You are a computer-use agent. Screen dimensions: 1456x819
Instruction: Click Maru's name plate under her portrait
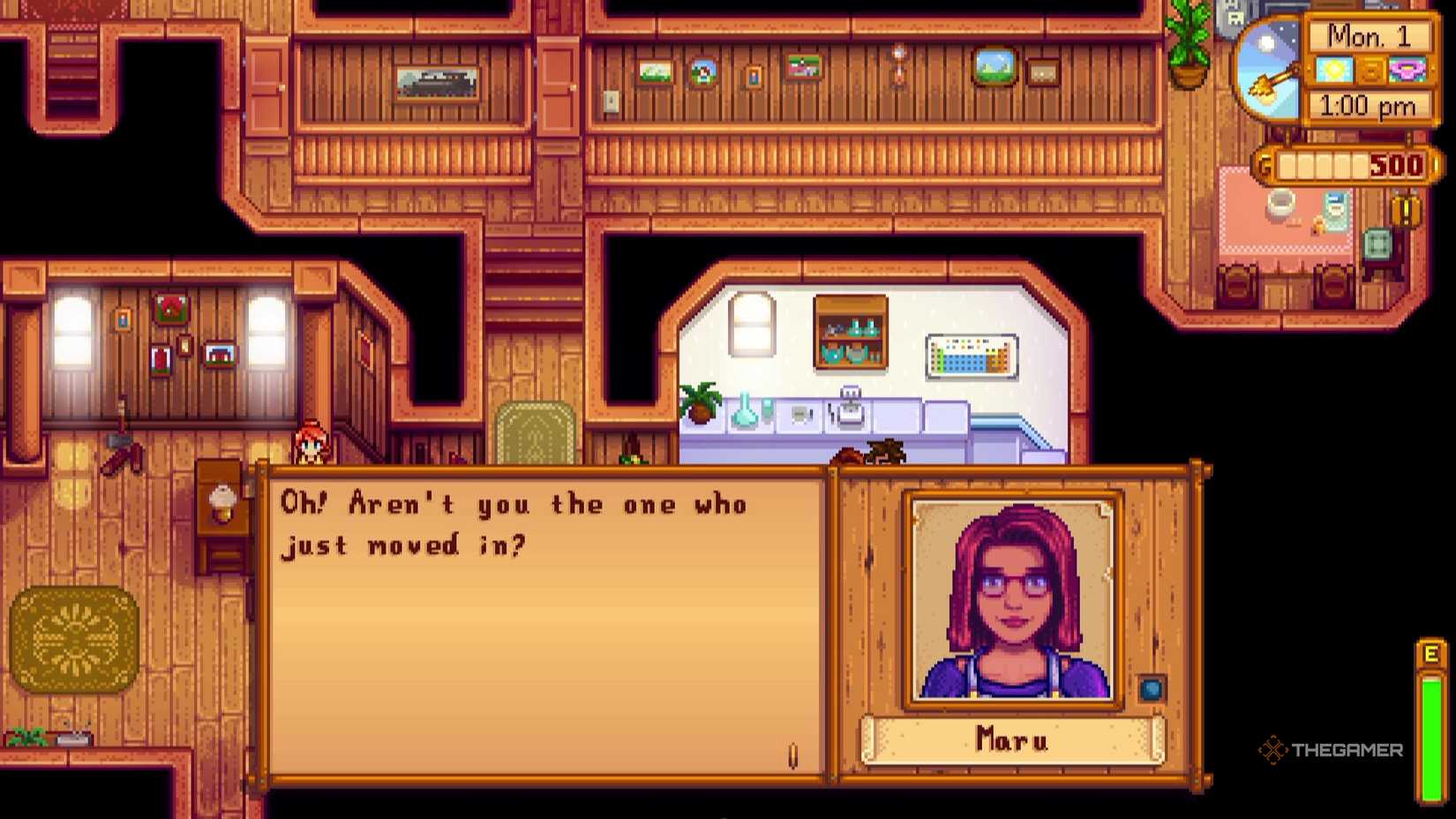coord(1012,741)
